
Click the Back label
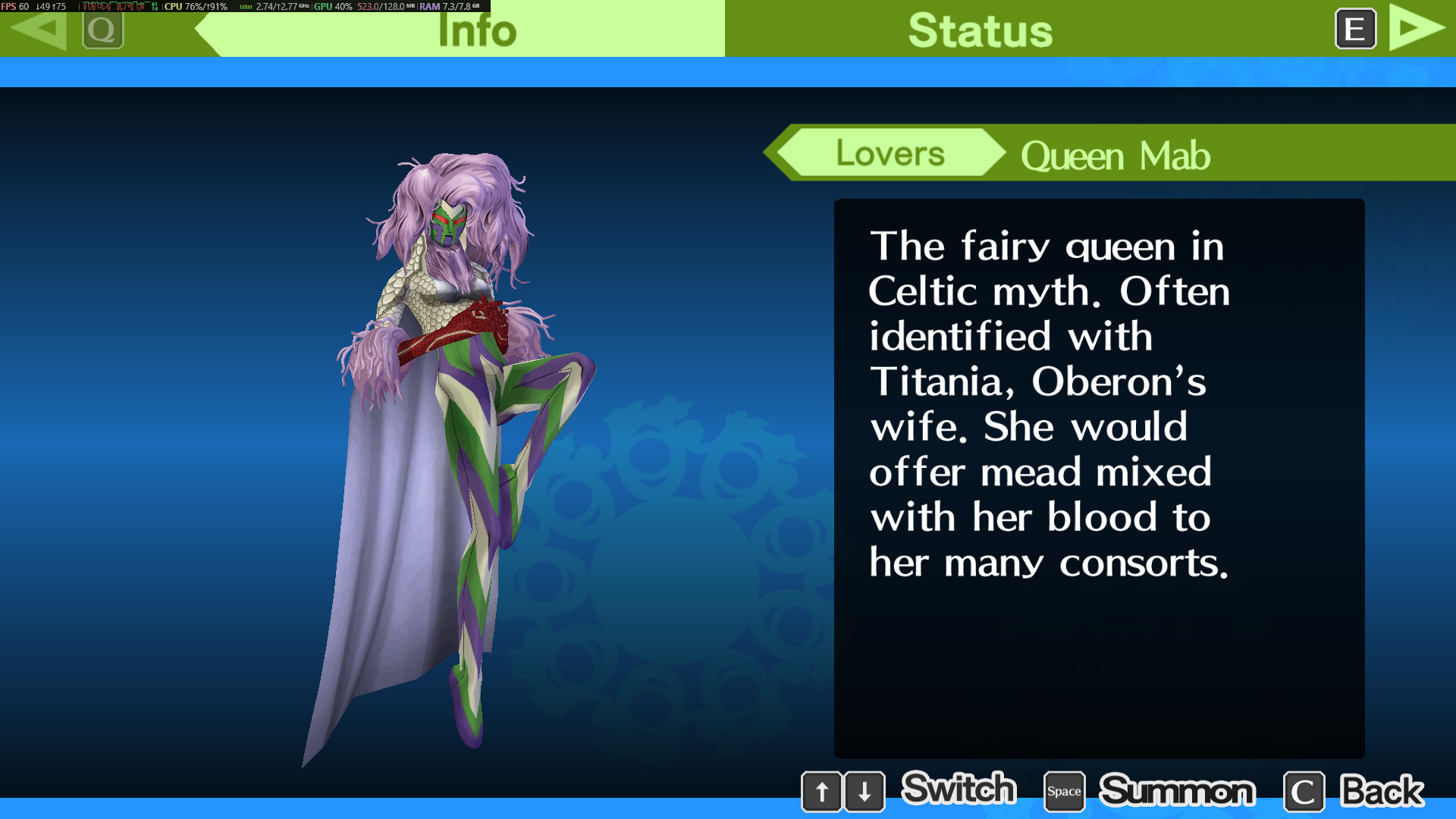(1382, 791)
